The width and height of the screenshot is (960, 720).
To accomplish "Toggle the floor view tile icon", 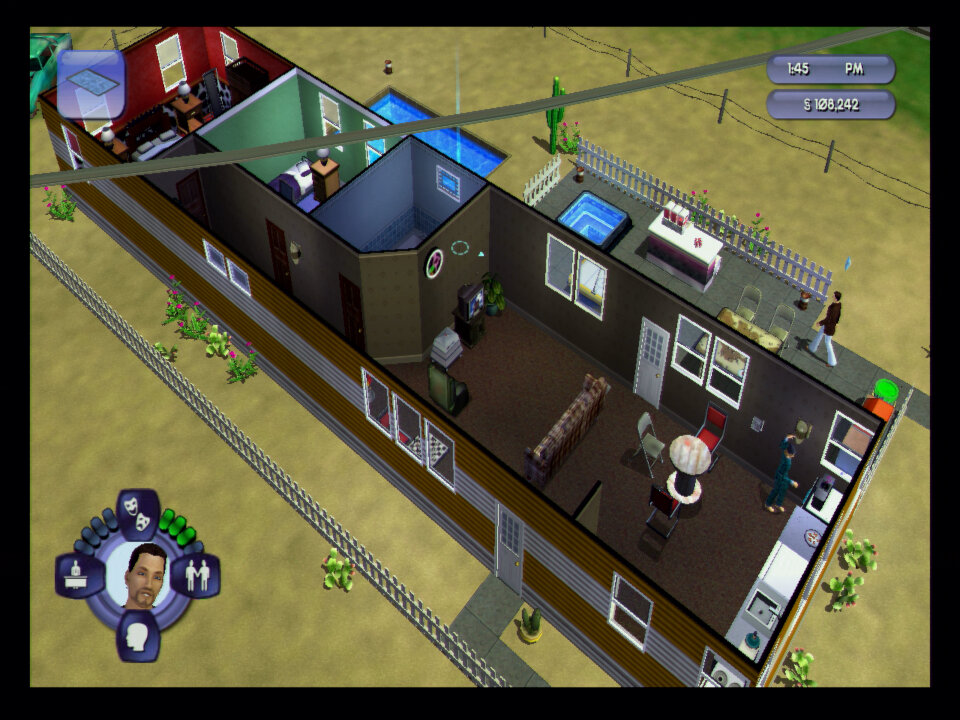I will tap(91, 84).
